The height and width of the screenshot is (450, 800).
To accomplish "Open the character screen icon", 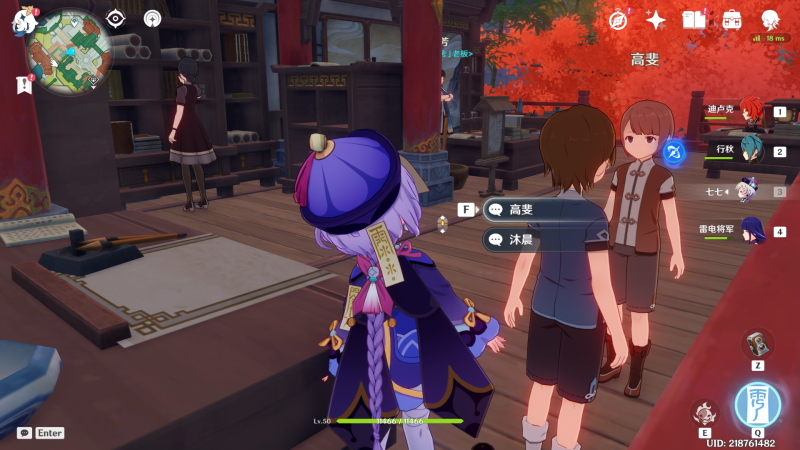I will (x=770, y=20).
